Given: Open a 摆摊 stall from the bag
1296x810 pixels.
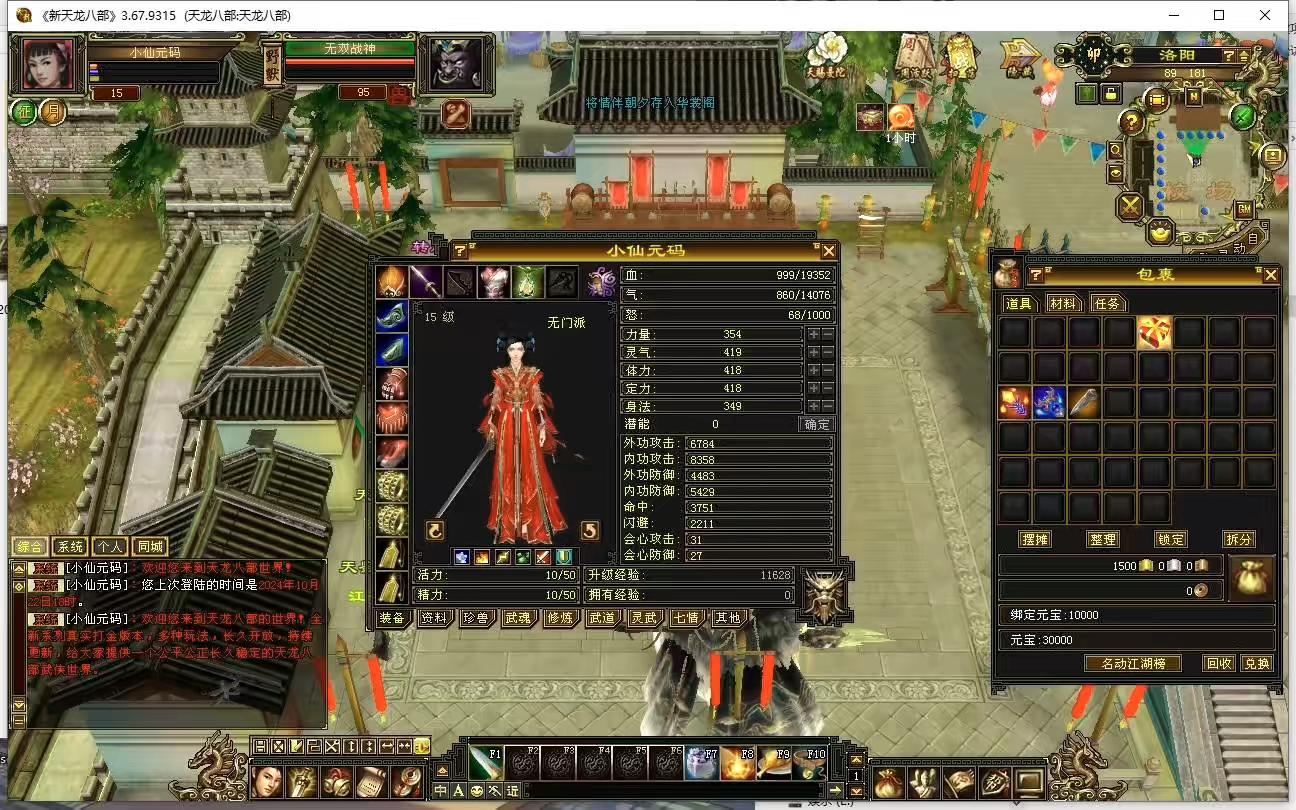Looking at the screenshot, I should pyautogui.click(x=1035, y=539).
